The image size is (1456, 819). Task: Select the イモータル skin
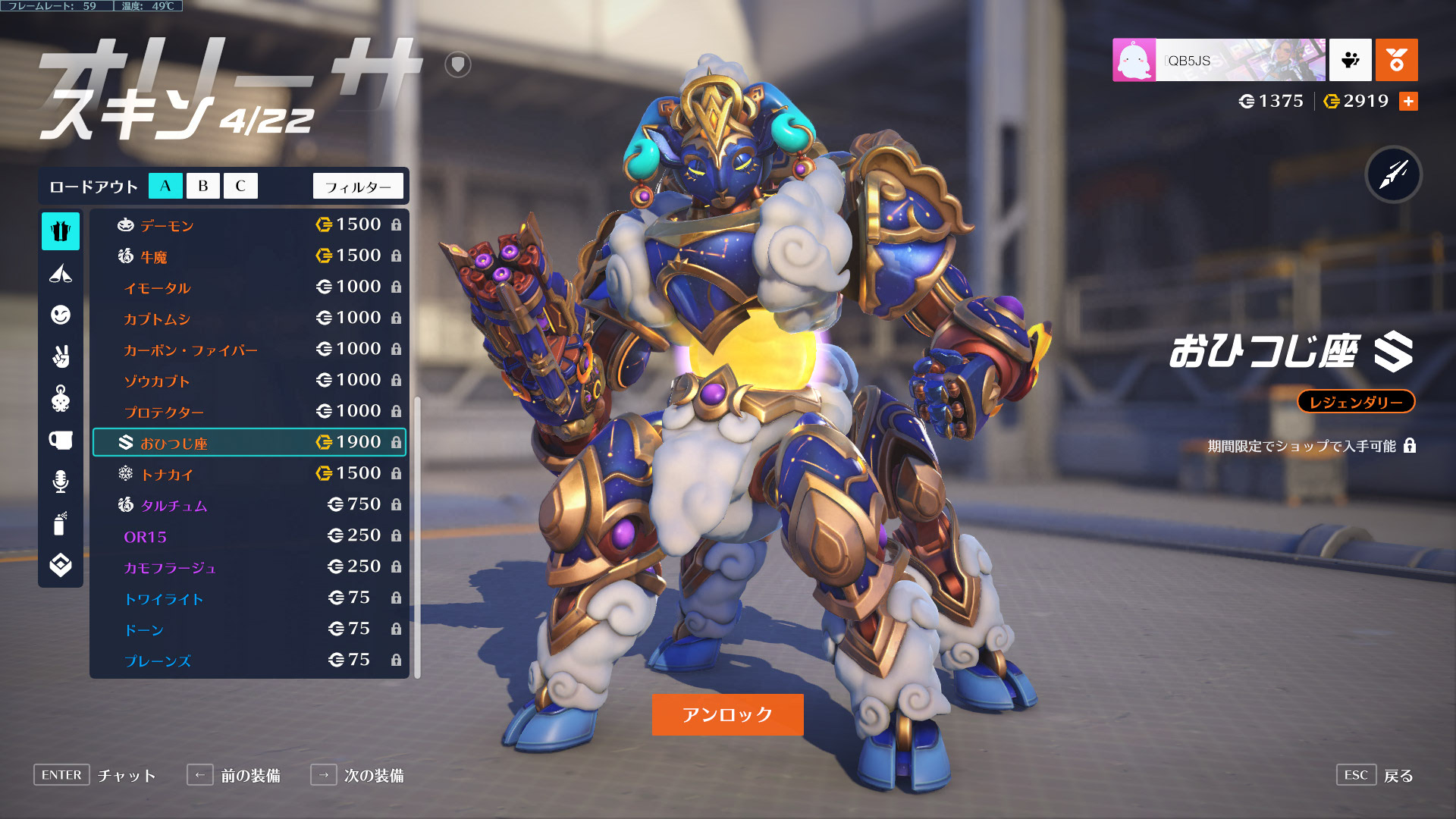click(249, 287)
